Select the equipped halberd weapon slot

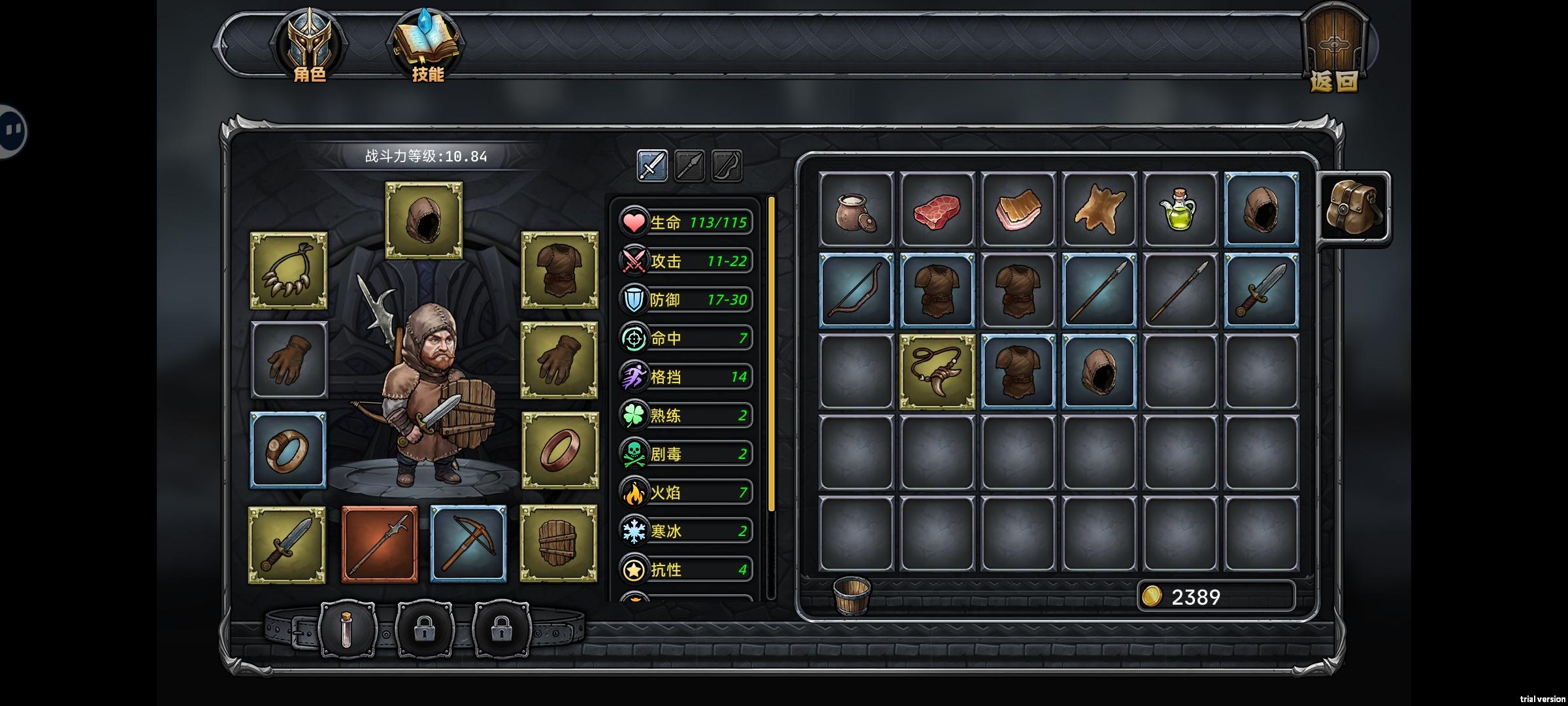[380, 544]
